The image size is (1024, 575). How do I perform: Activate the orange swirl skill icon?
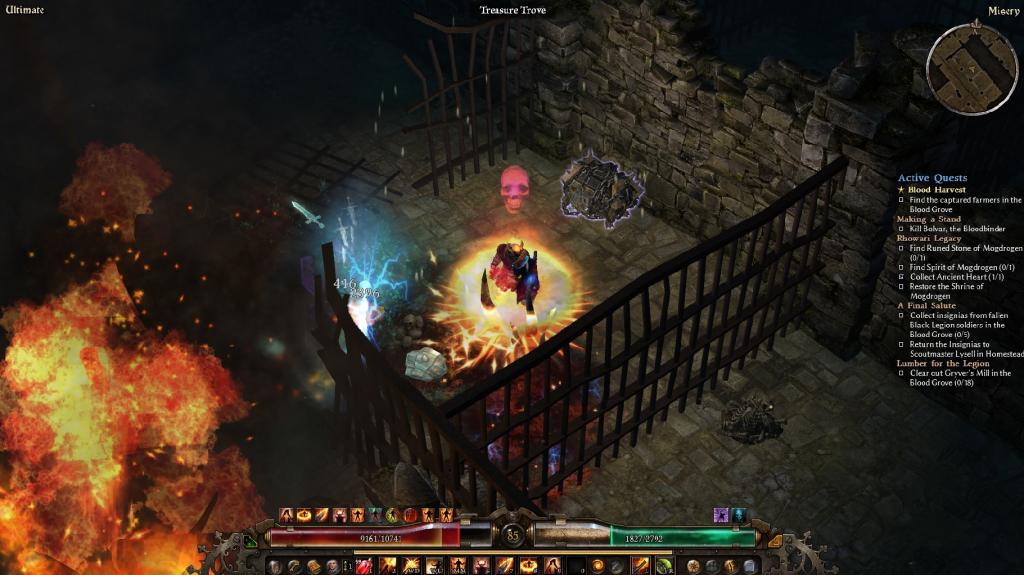pyautogui.click(x=599, y=566)
